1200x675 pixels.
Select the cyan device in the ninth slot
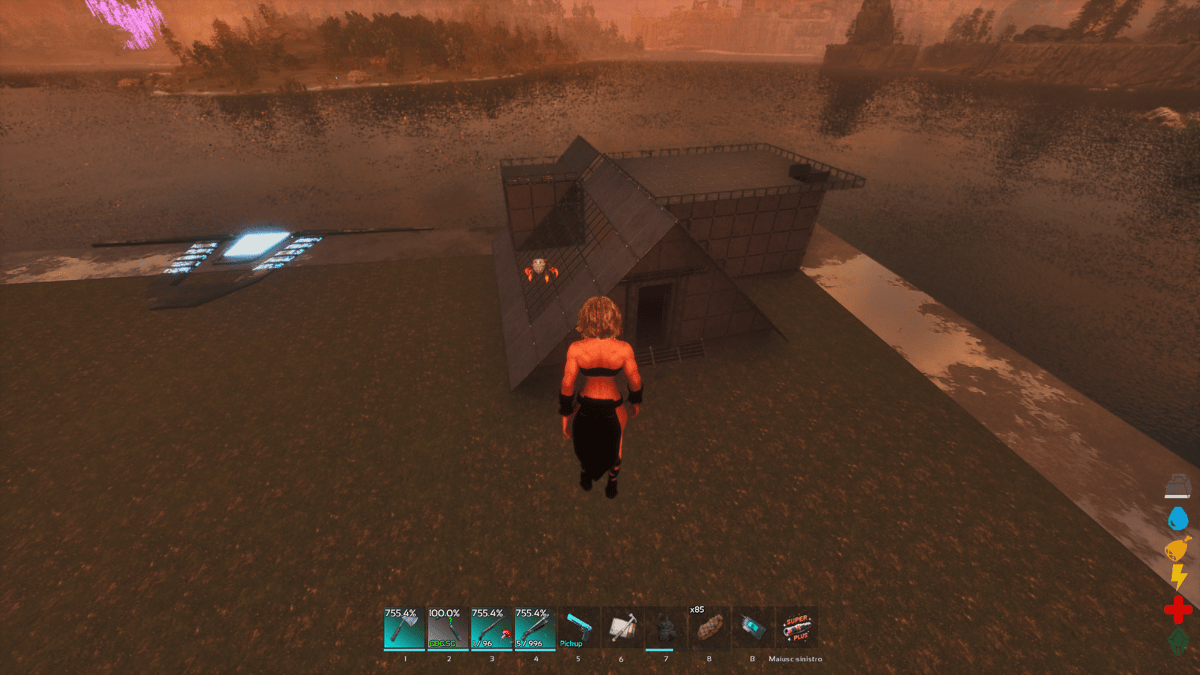pyautogui.click(x=753, y=627)
